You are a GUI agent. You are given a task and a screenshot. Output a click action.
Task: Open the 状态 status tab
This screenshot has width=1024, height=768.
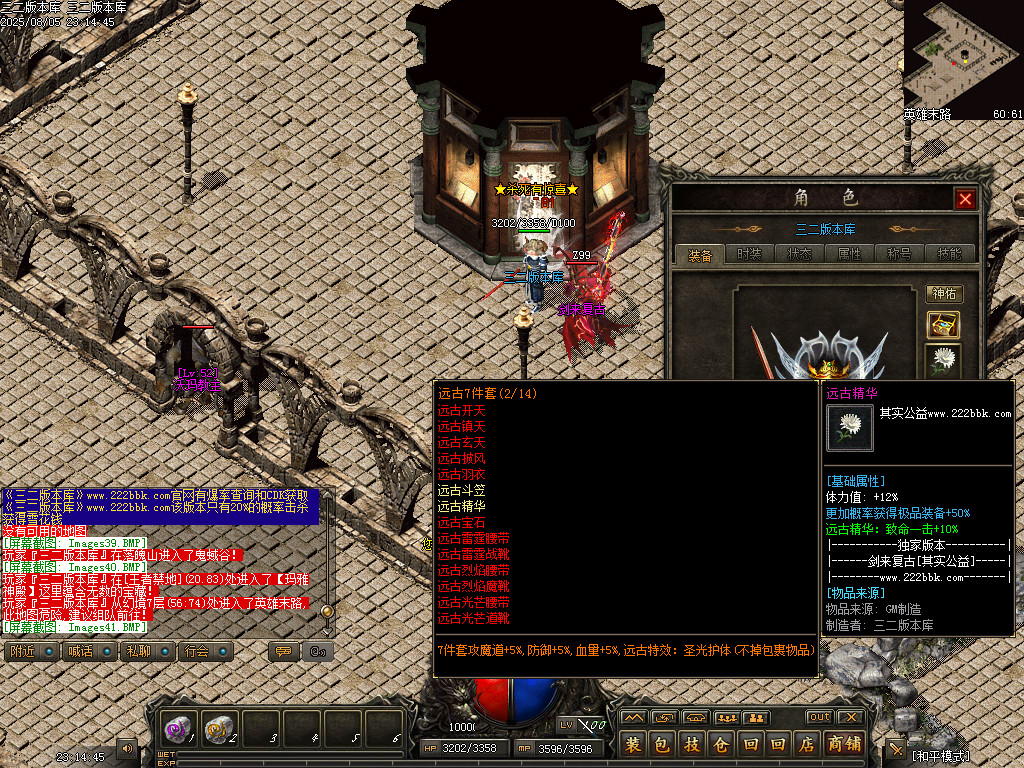click(x=799, y=254)
